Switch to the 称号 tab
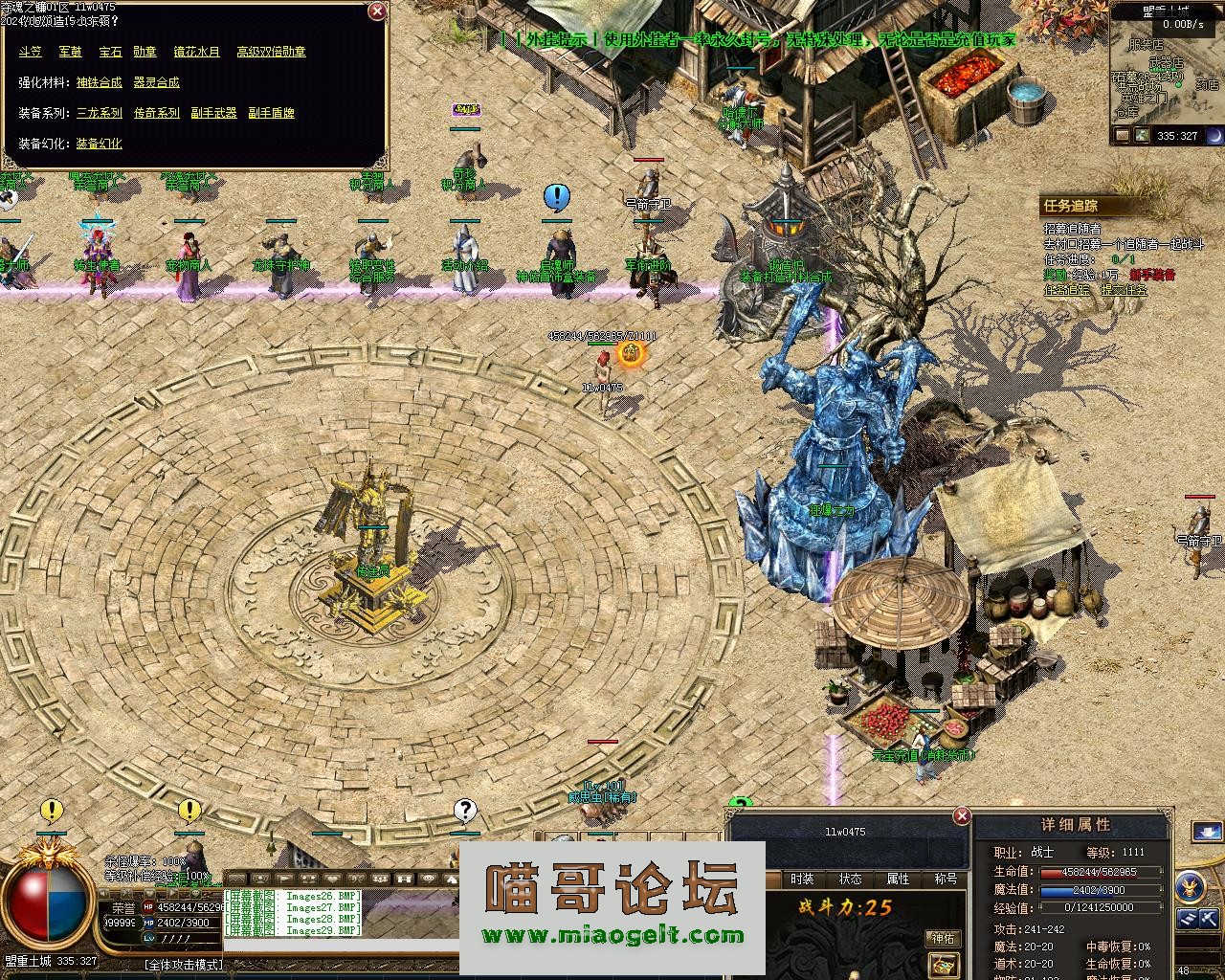Viewport: 1225px width, 980px height. point(946,879)
